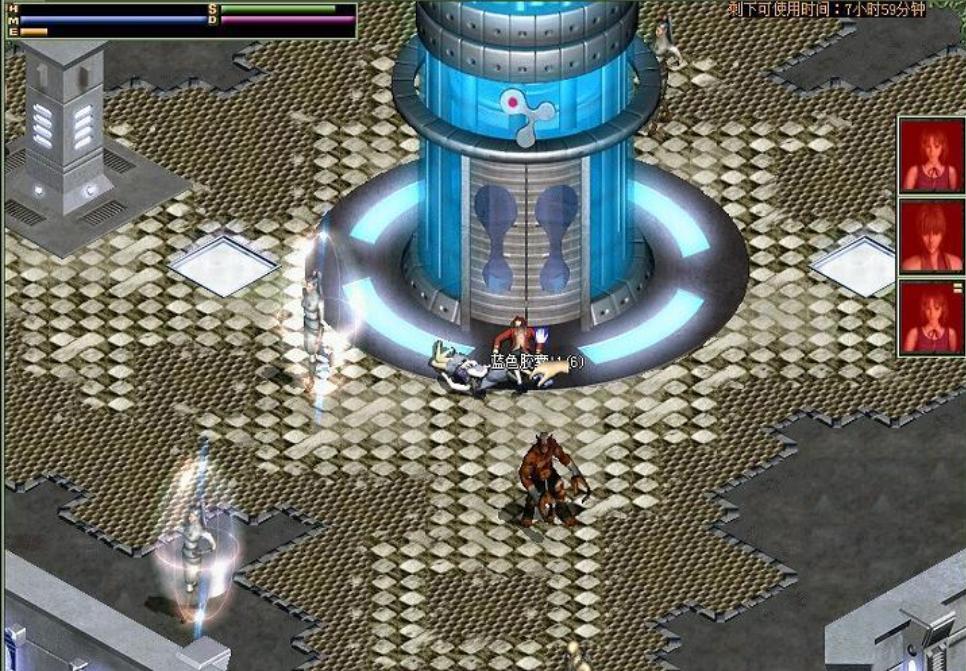The width and height of the screenshot is (966, 671).
Task: Select the party portrait marked with small white bars
Action: (930, 318)
